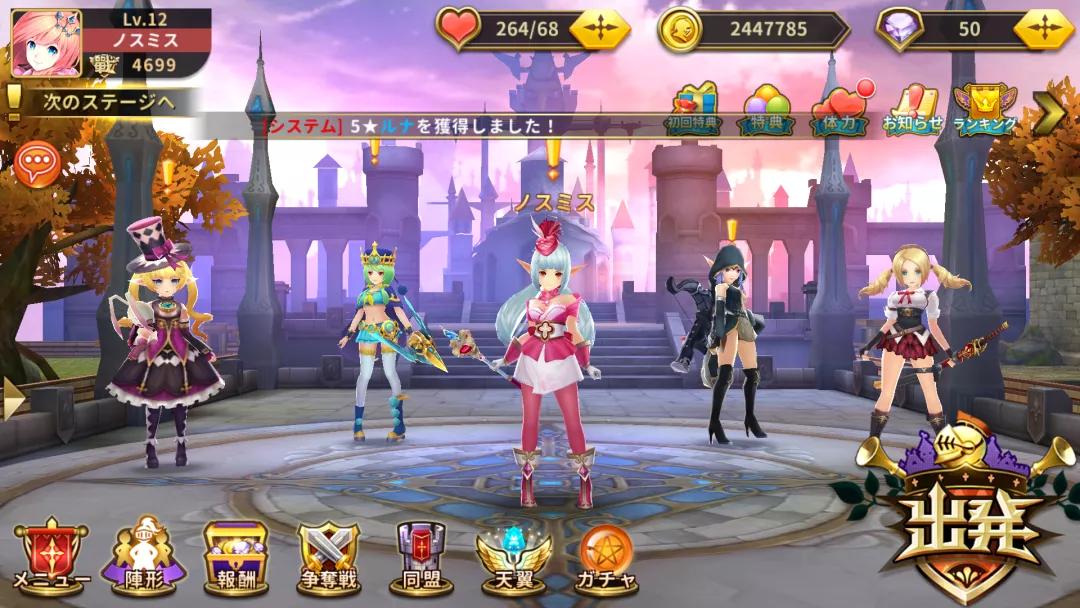Viewport: 1080px width, 608px height.
Task: Add more stamina with heart plus button
Action: [600, 29]
